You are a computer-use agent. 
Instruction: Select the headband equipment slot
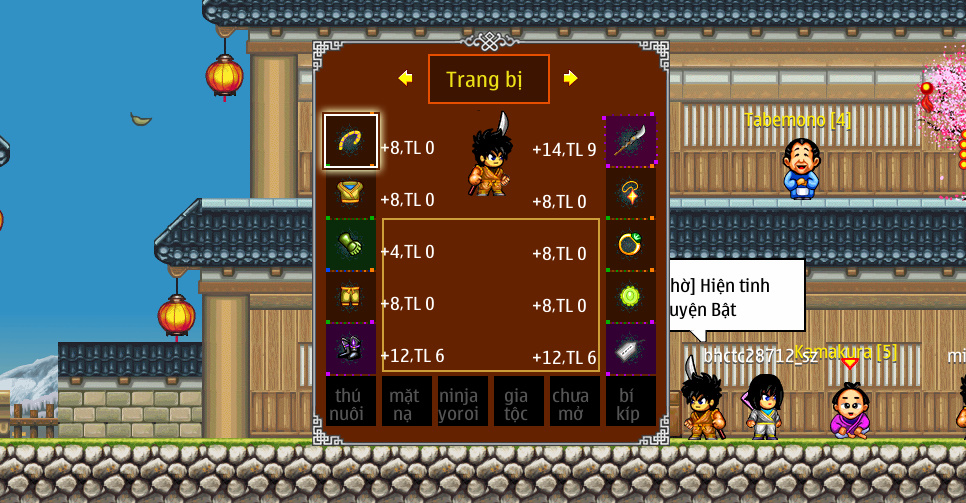tap(351, 141)
